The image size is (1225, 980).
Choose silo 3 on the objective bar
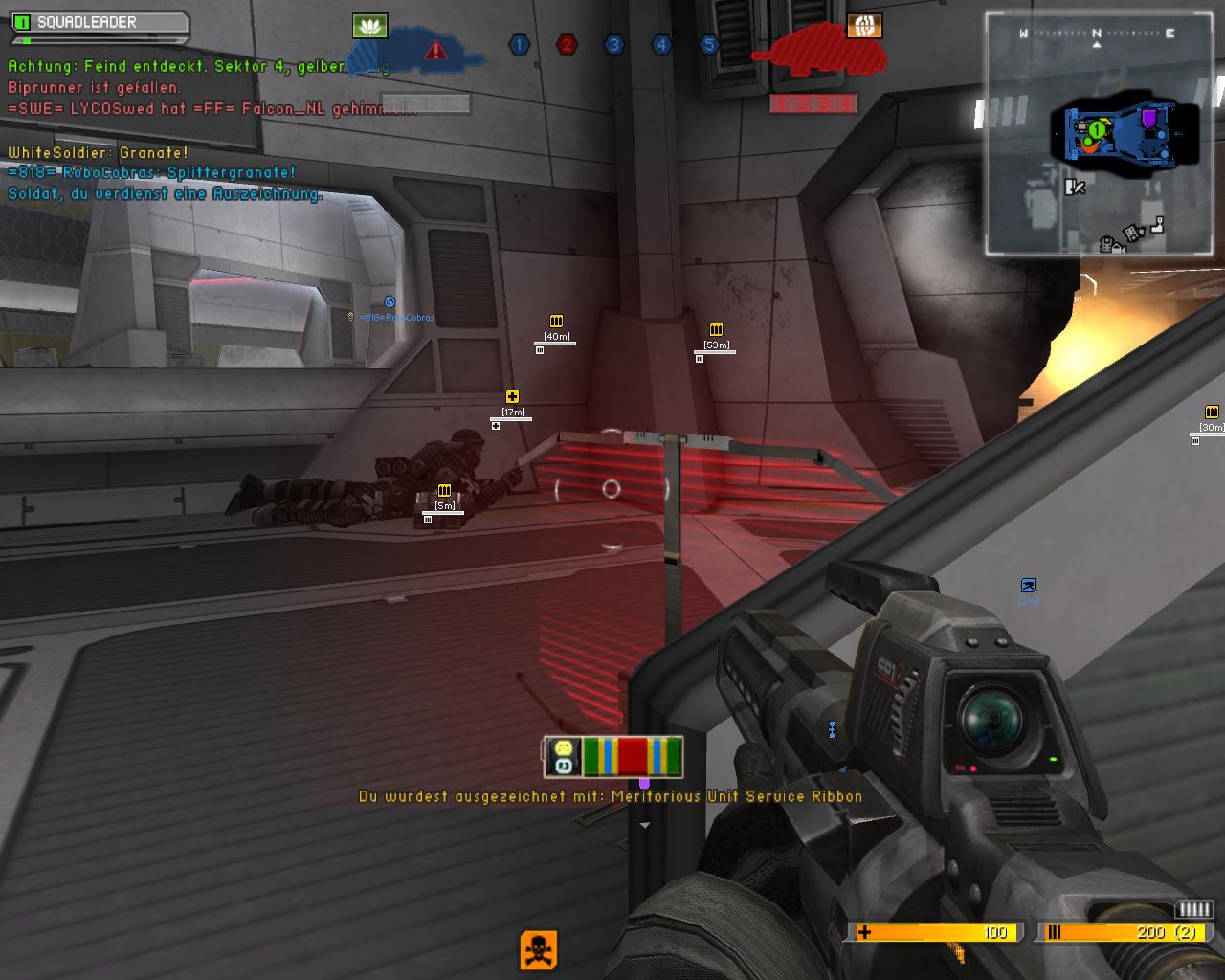point(613,44)
